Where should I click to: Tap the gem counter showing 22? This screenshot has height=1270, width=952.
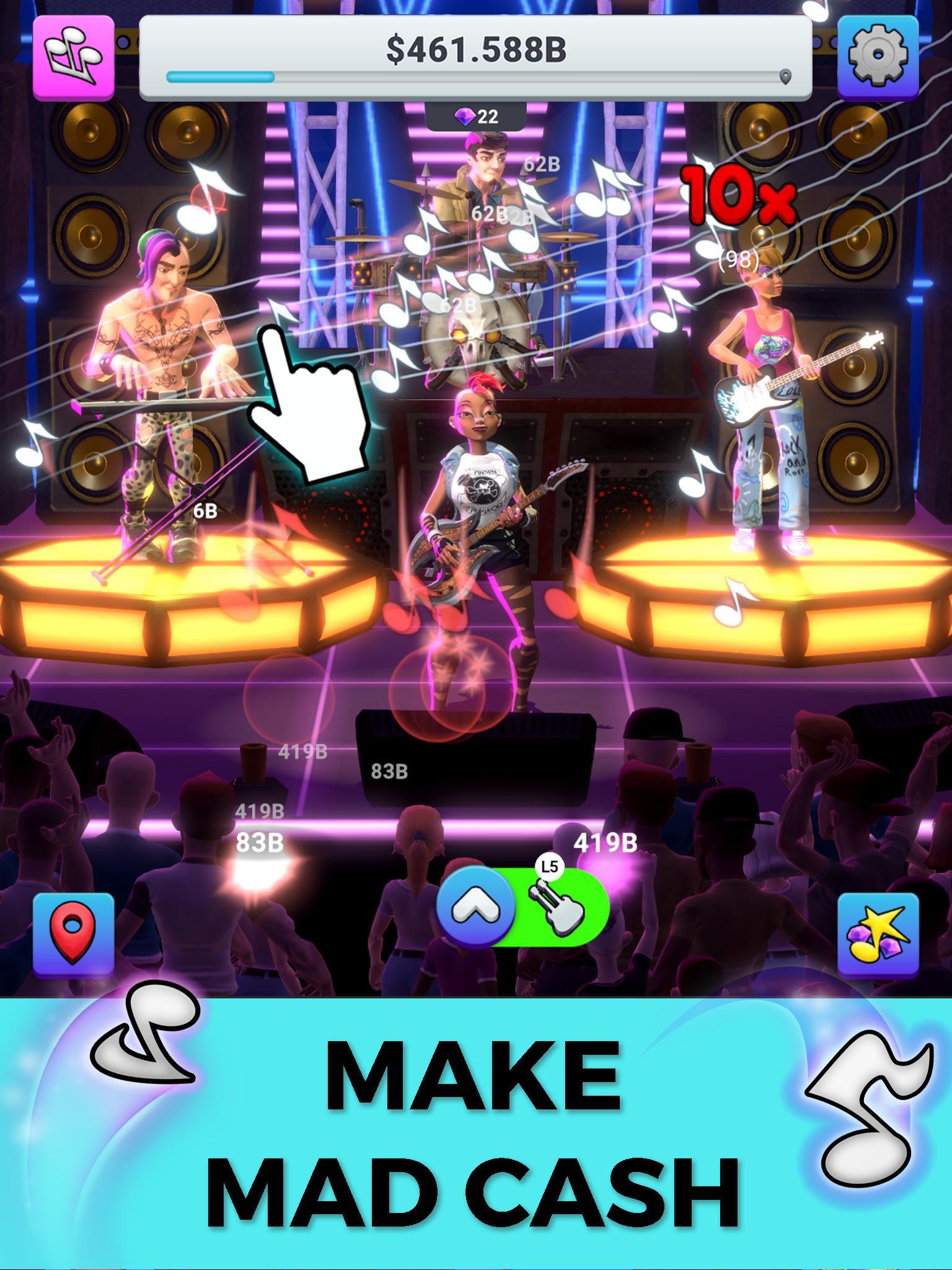click(x=474, y=116)
